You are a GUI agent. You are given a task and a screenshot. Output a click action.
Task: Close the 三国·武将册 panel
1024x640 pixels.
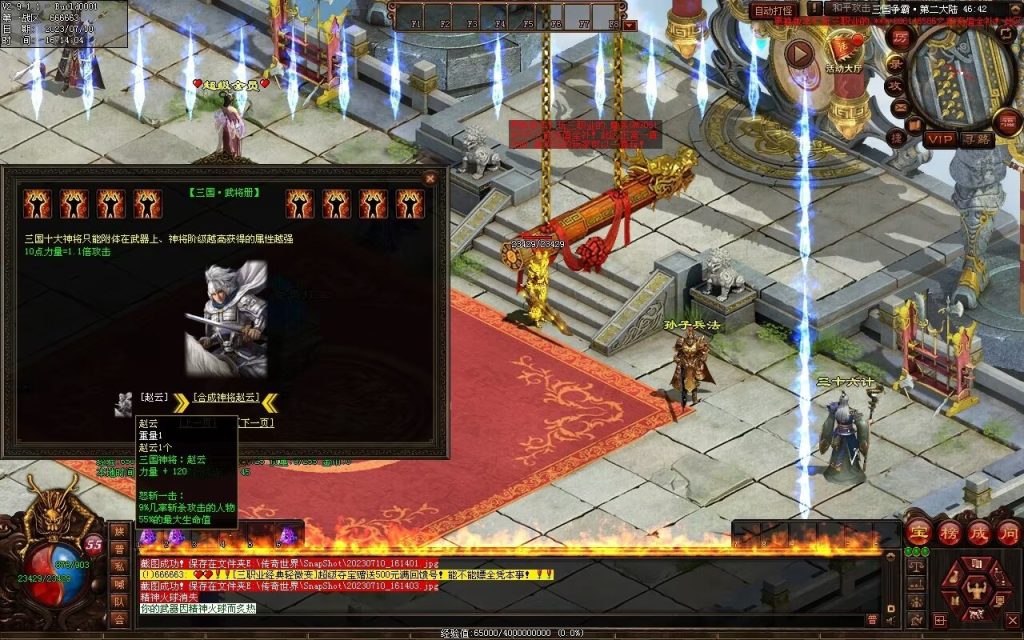430,178
